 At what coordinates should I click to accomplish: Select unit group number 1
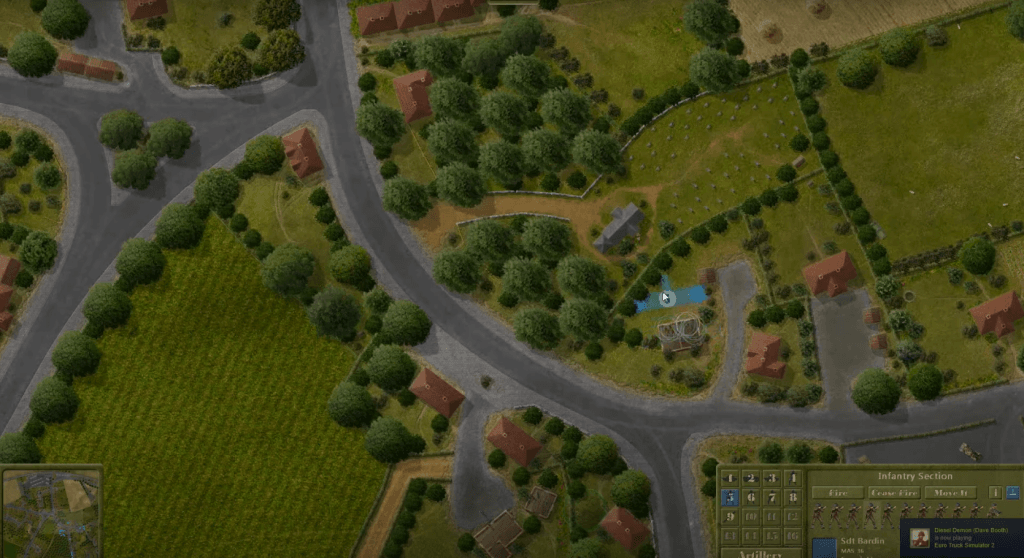[729, 478]
